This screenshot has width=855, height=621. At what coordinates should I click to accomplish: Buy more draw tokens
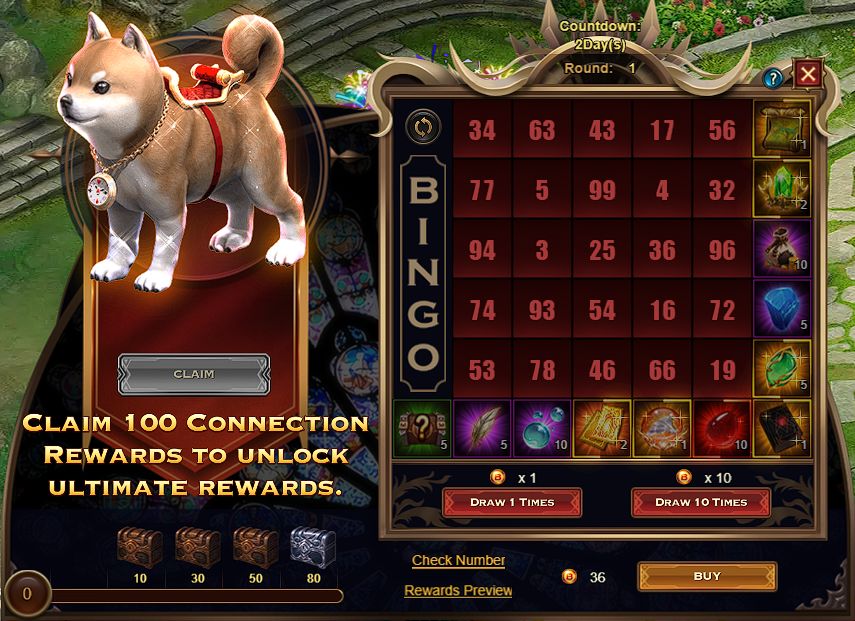pyautogui.click(x=707, y=576)
